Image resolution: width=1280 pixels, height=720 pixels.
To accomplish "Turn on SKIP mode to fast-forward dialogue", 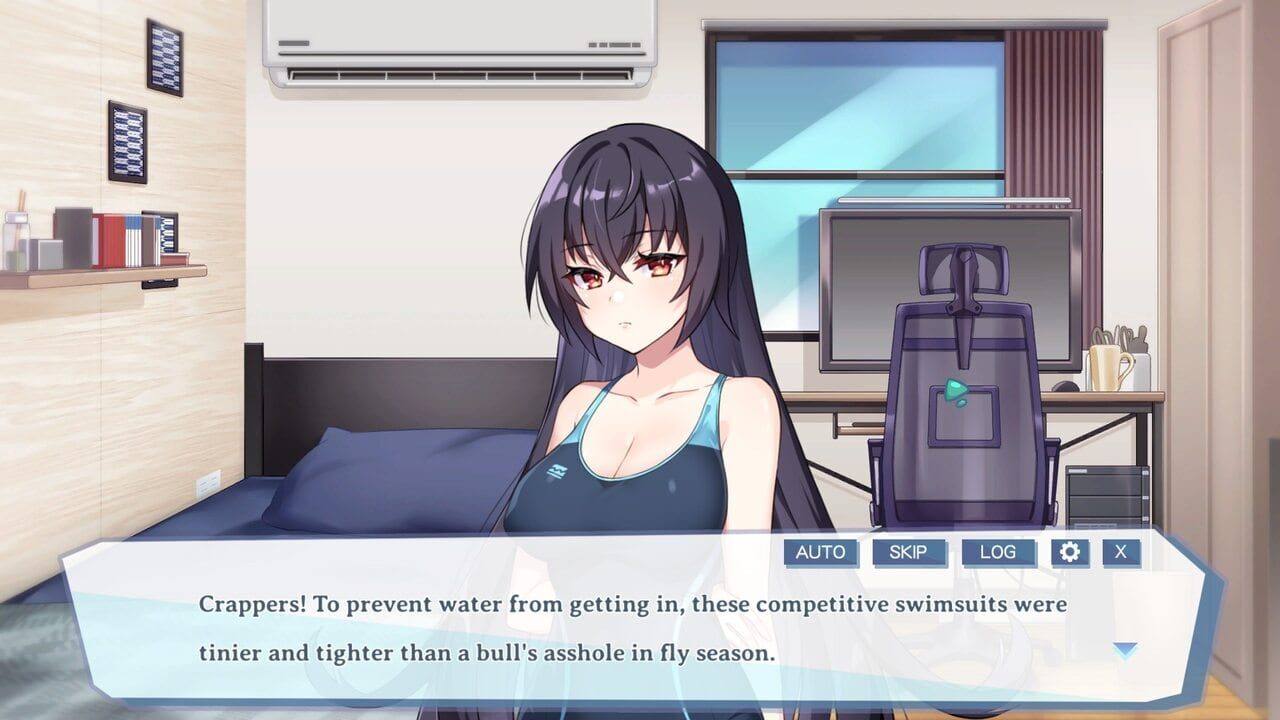I will (910, 552).
